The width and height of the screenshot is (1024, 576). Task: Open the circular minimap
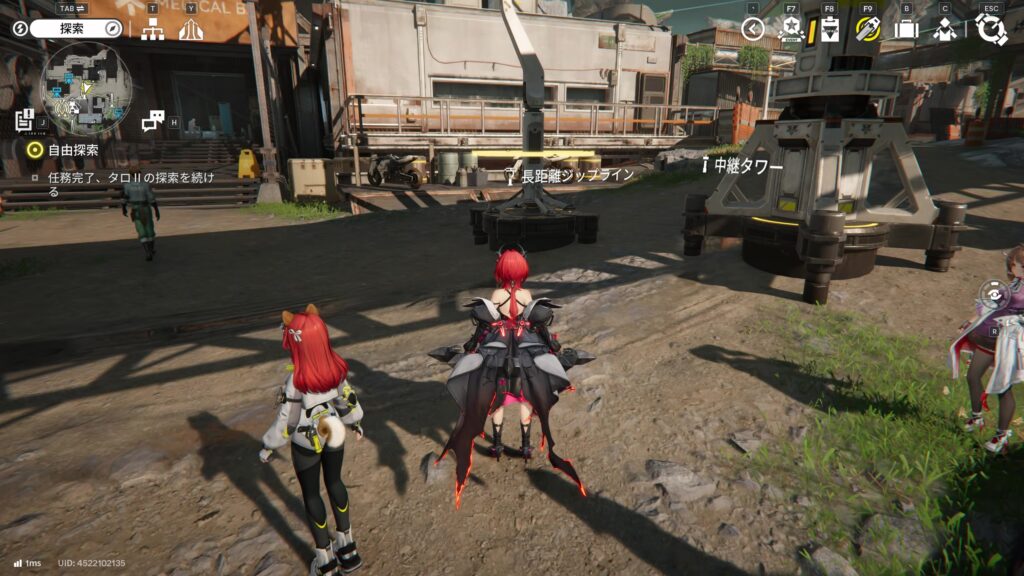pos(86,89)
